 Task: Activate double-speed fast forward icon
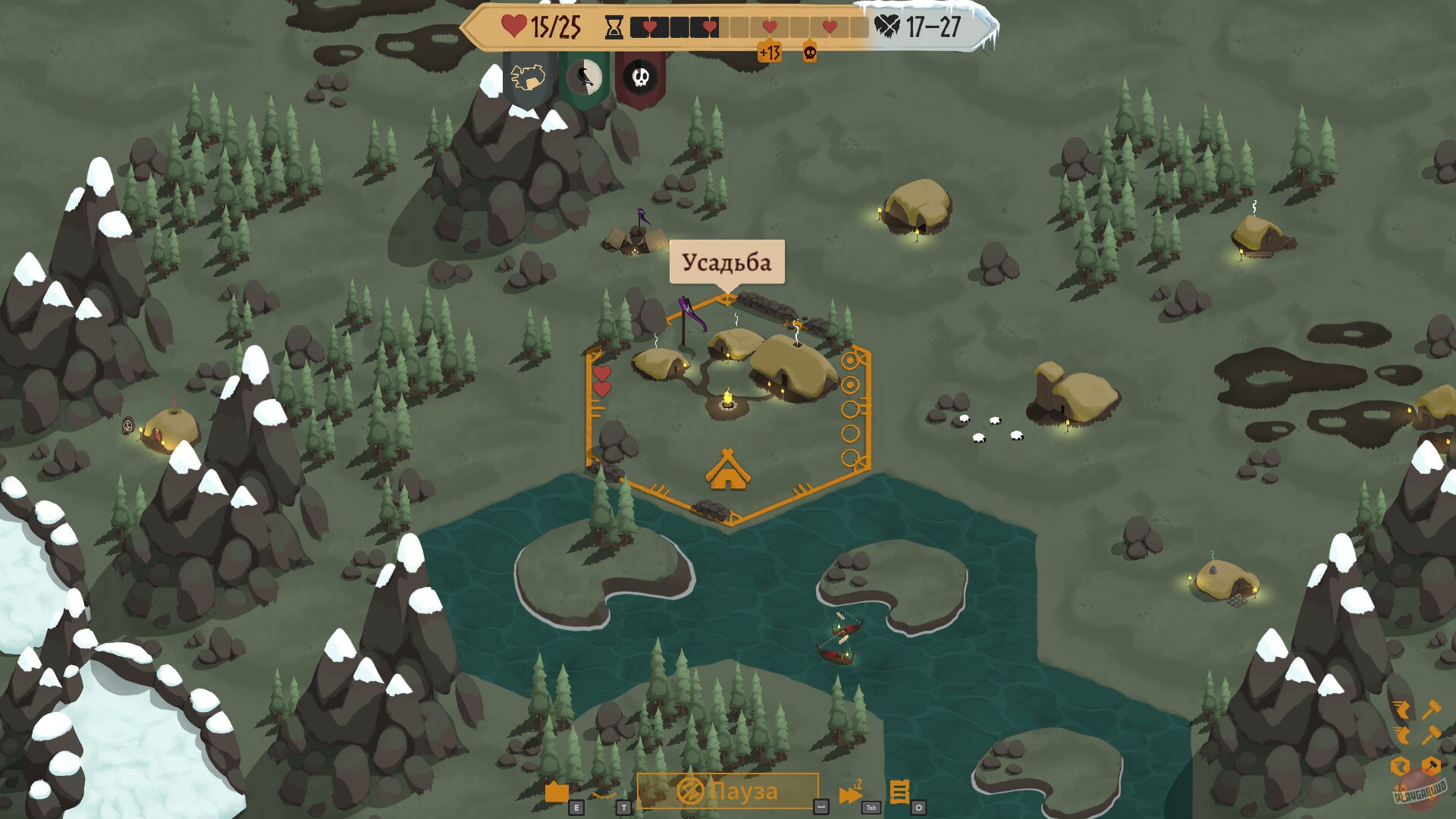click(x=851, y=793)
